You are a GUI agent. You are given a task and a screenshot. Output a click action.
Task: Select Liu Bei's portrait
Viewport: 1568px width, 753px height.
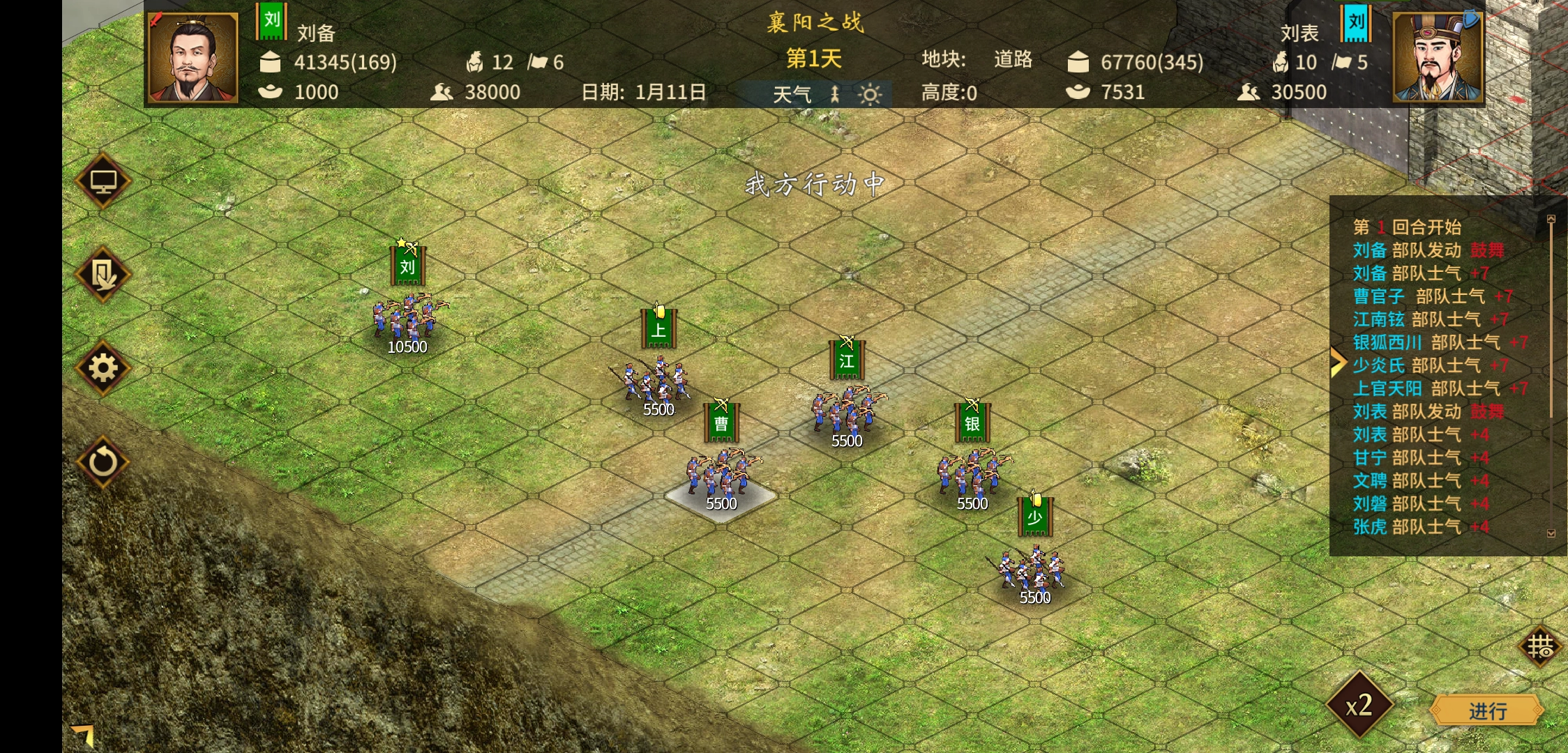[x=193, y=59]
